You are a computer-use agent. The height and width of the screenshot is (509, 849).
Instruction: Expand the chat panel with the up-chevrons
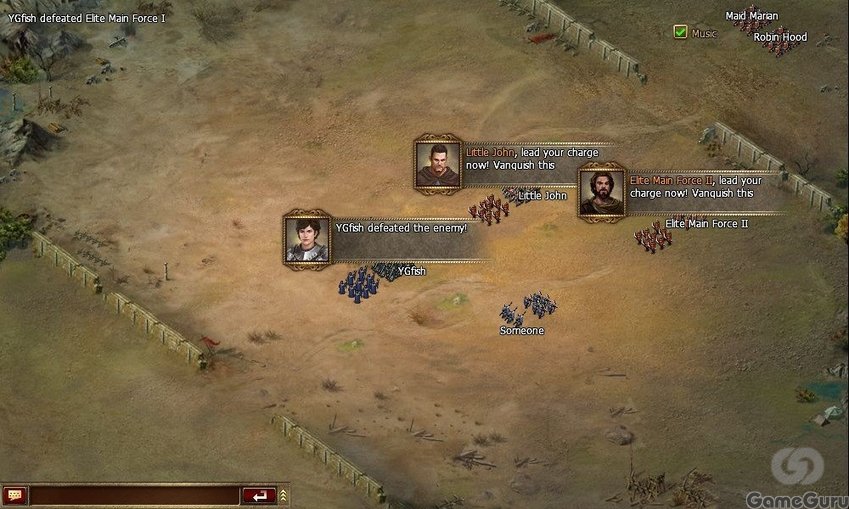[284, 495]
